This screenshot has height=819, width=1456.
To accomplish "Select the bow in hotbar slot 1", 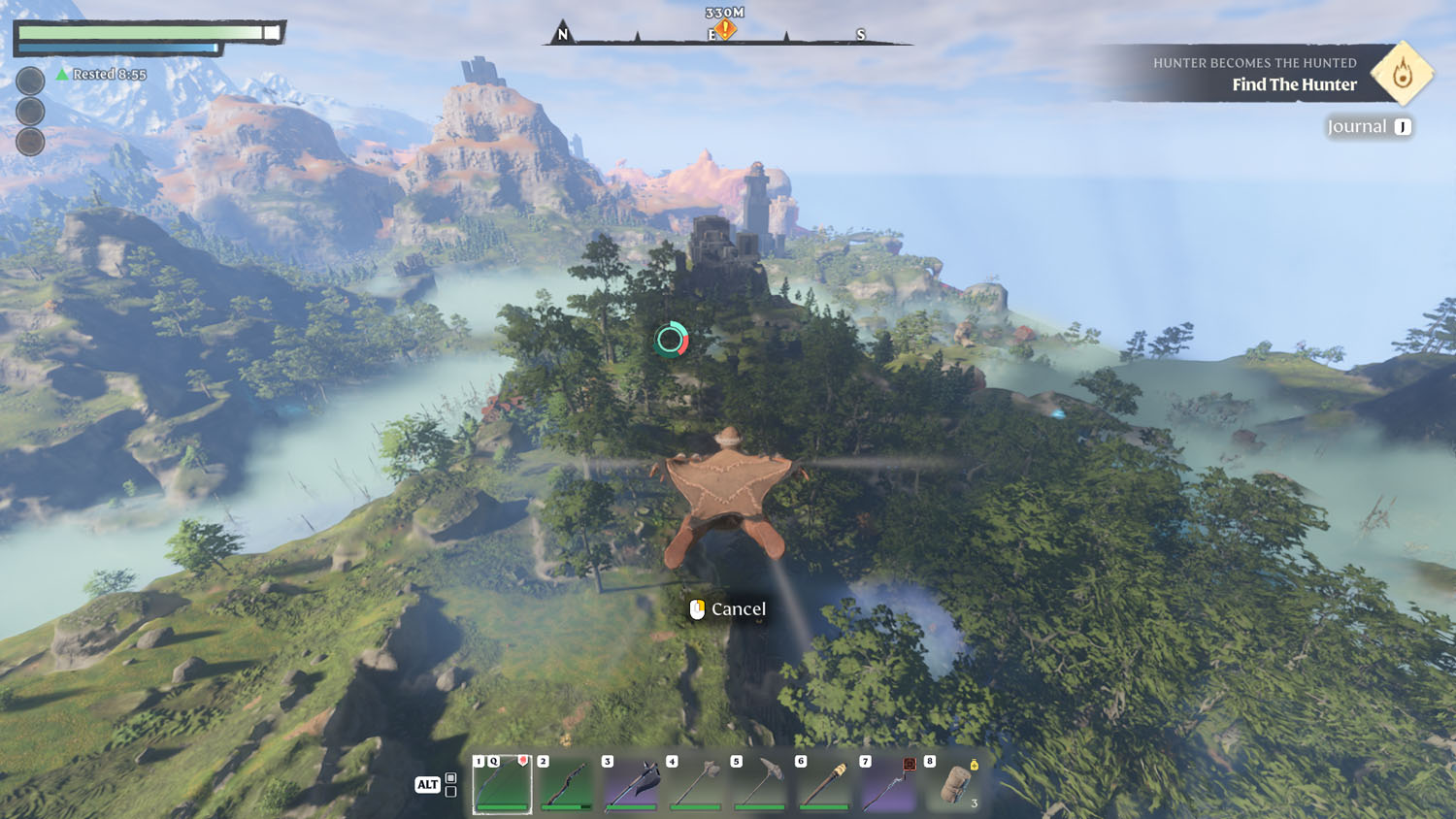I will point(502,784).
